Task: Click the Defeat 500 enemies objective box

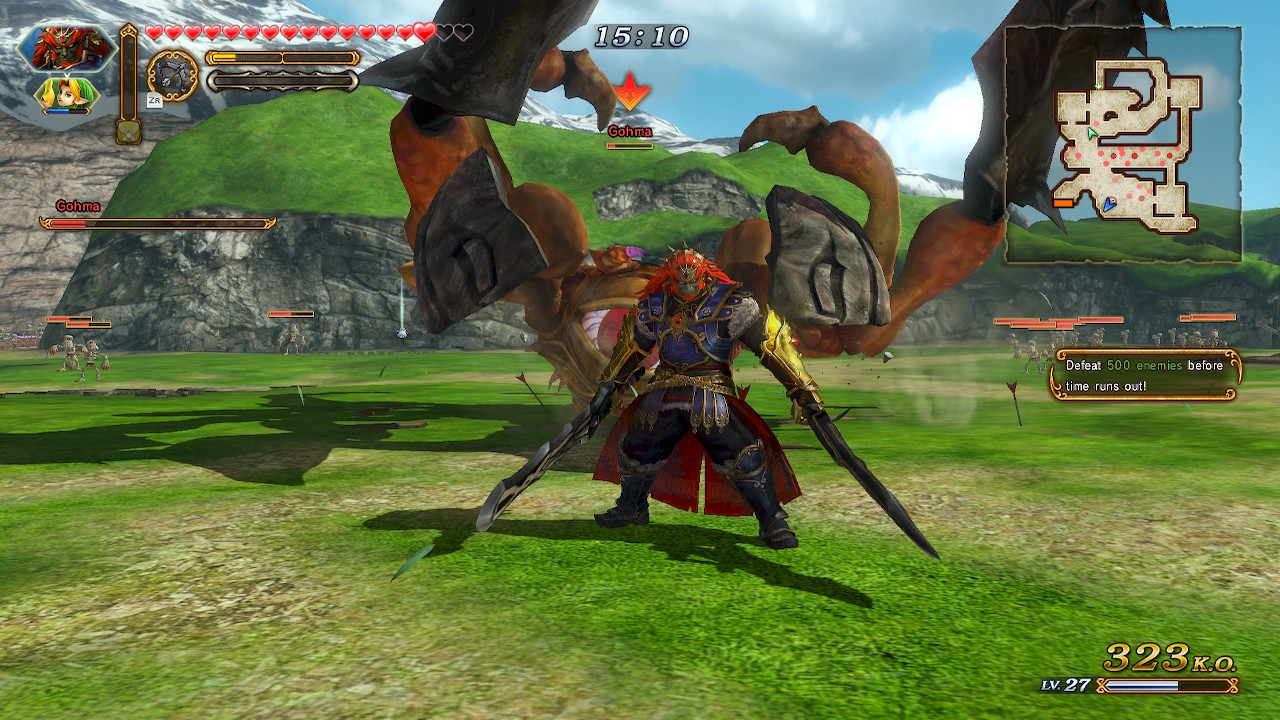Action: coord(1145,375)
